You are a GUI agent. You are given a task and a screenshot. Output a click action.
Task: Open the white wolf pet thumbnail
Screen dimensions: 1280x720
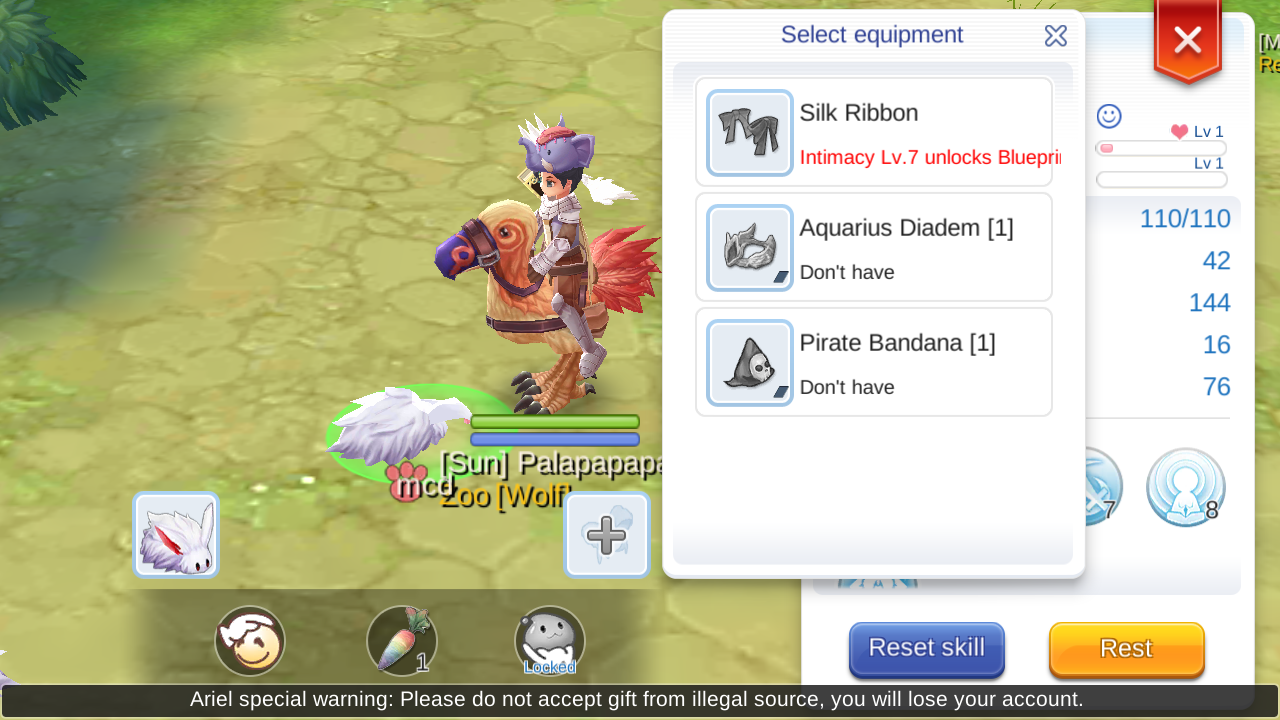click(175, 534)
